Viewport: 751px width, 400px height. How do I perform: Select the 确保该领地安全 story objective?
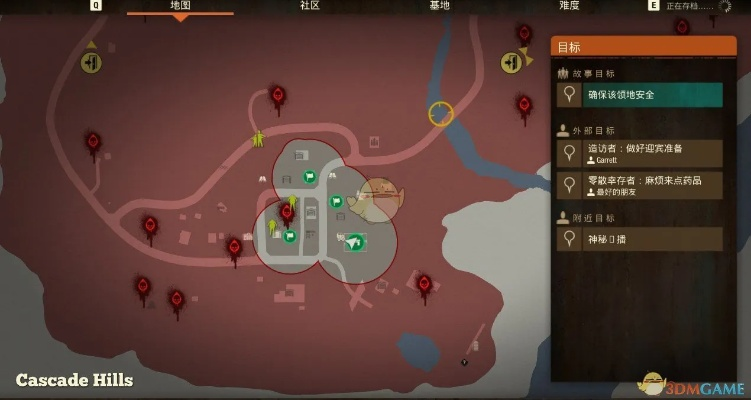coord(640,95)
